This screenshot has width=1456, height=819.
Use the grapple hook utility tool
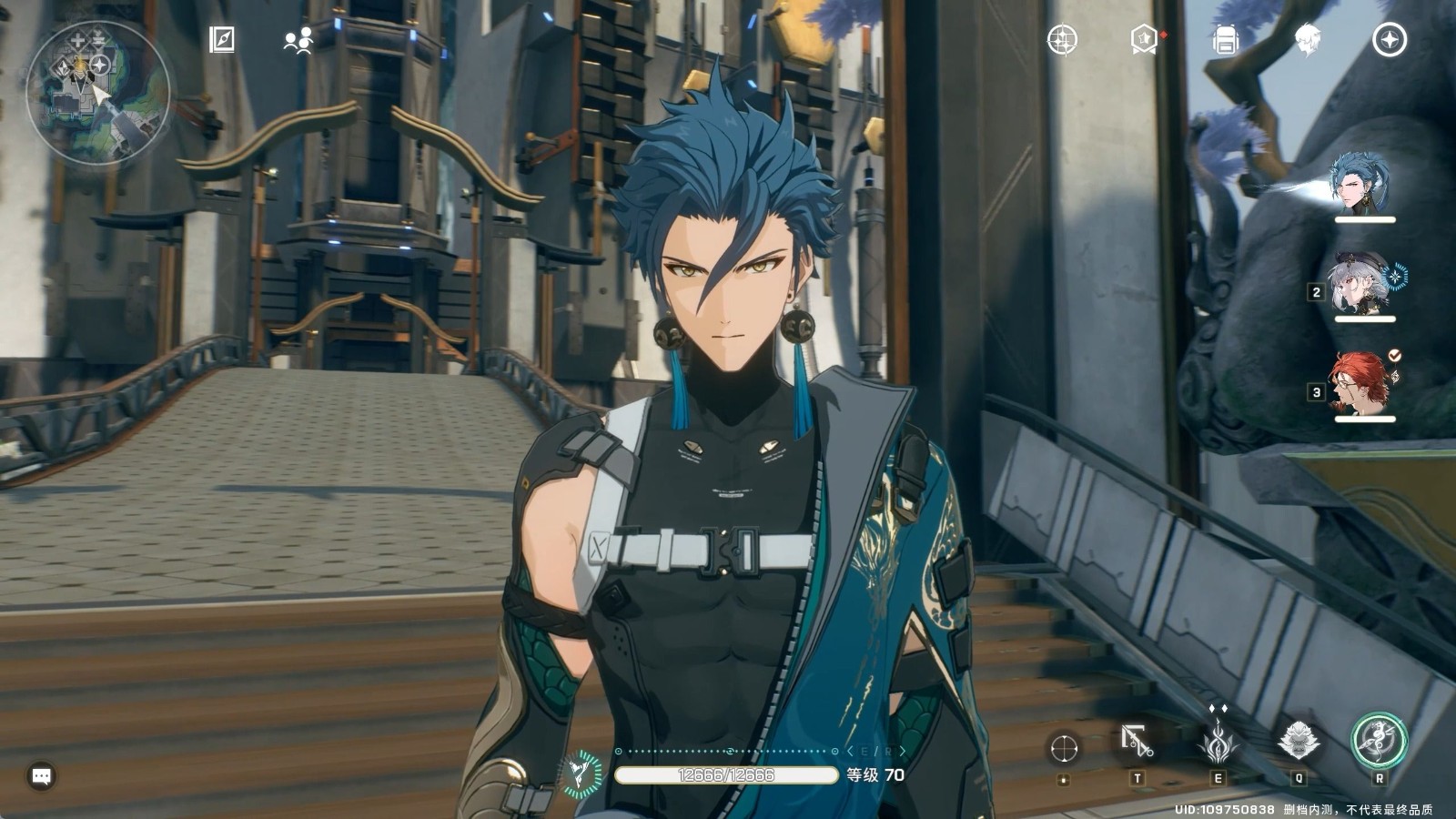coord(1137,743)
